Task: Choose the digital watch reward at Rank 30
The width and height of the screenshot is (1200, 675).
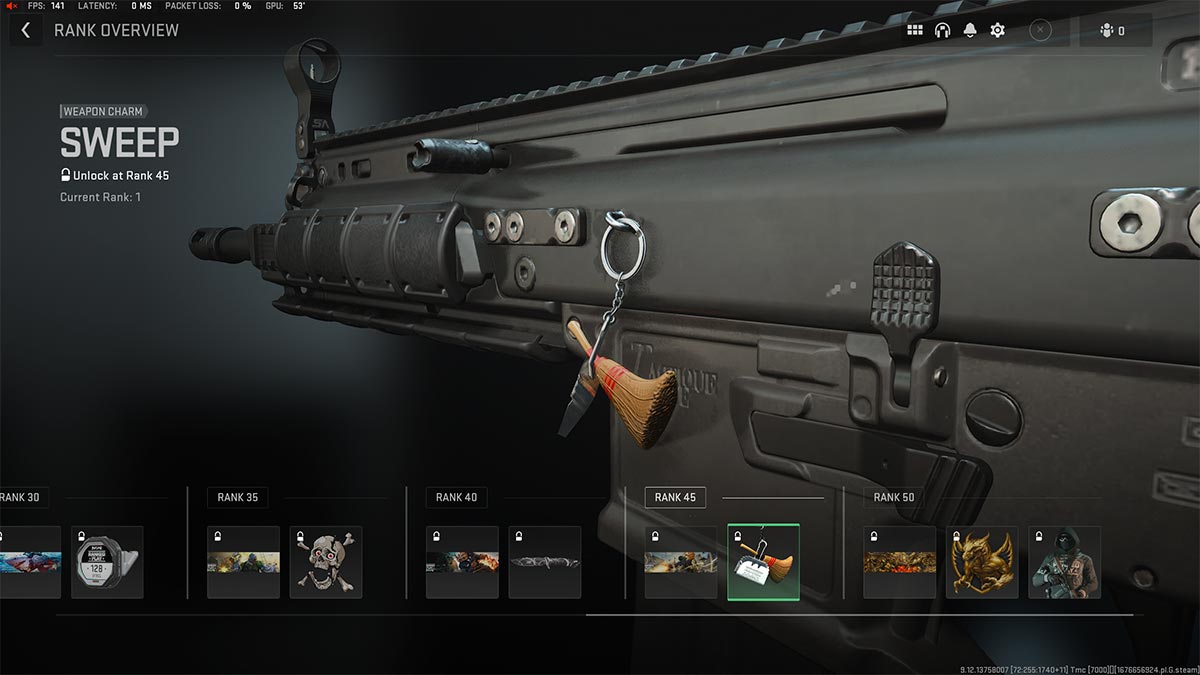Action: [107, 563]
